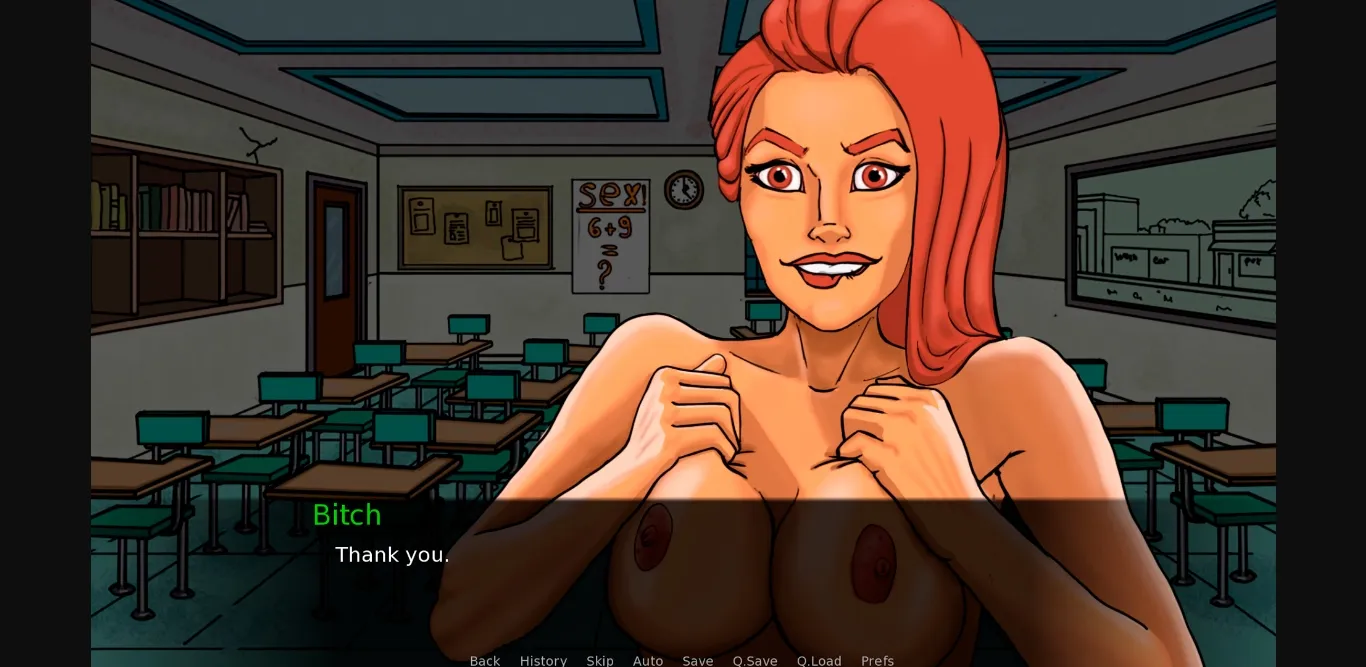The image size is (1366, 667).
Task: Open the dialogue History log
Action: click(543, 660)
